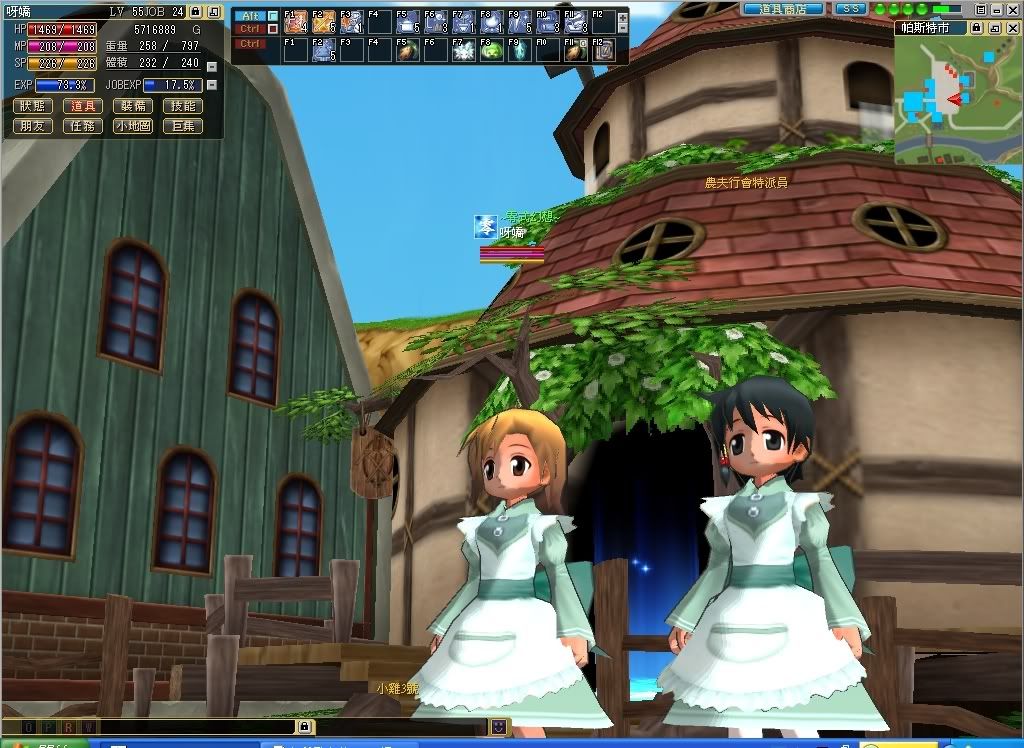Use the blue crystal item in slot F9
This screenshot has width=1024, height=748.
518,50
